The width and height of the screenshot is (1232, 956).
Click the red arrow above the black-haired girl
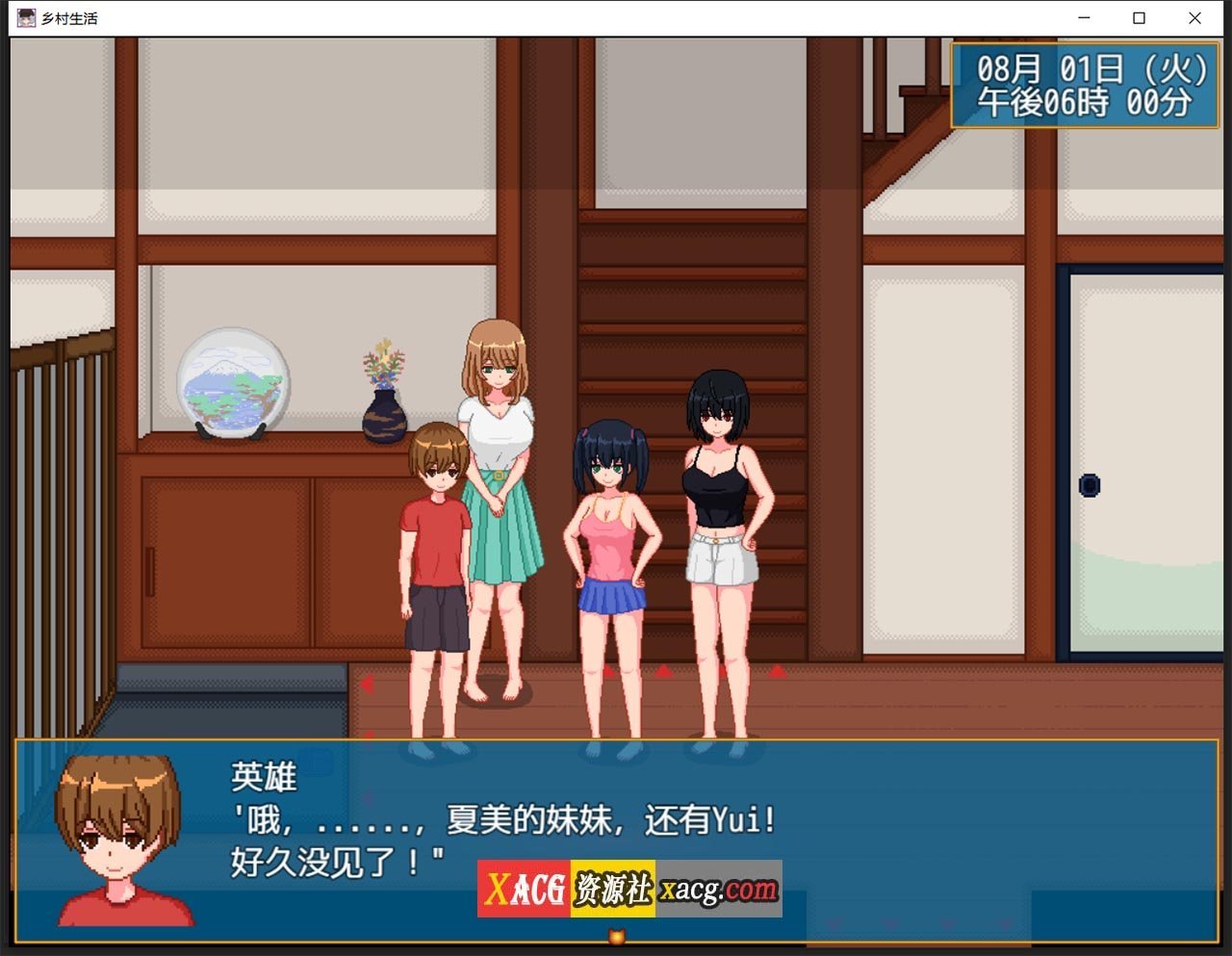coord(723,671)
